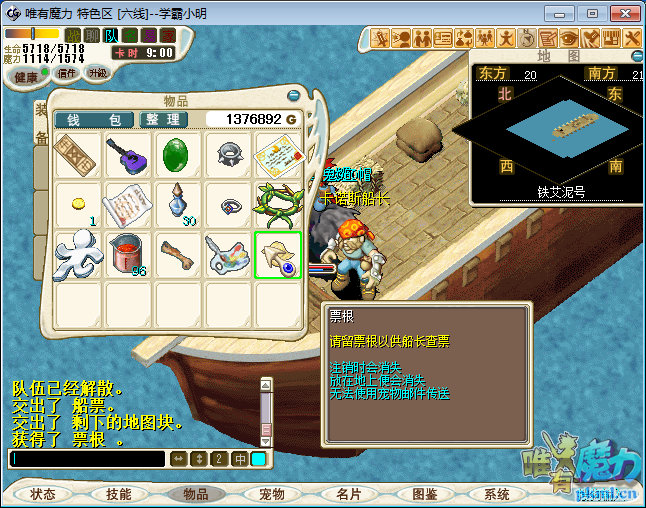Open the 状态 status tab

pyautogui.click(x=43, y=494)
